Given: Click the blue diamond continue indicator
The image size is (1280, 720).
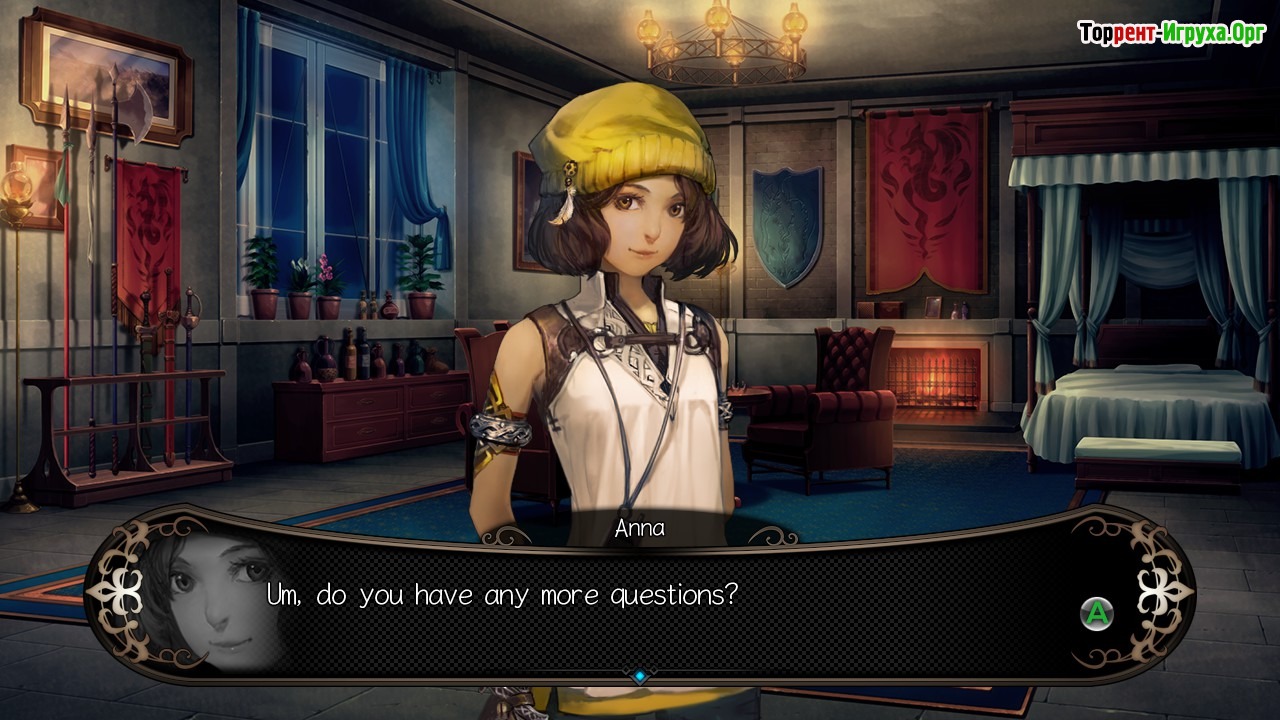Looking at the screenshot, I should click(640, 677).
